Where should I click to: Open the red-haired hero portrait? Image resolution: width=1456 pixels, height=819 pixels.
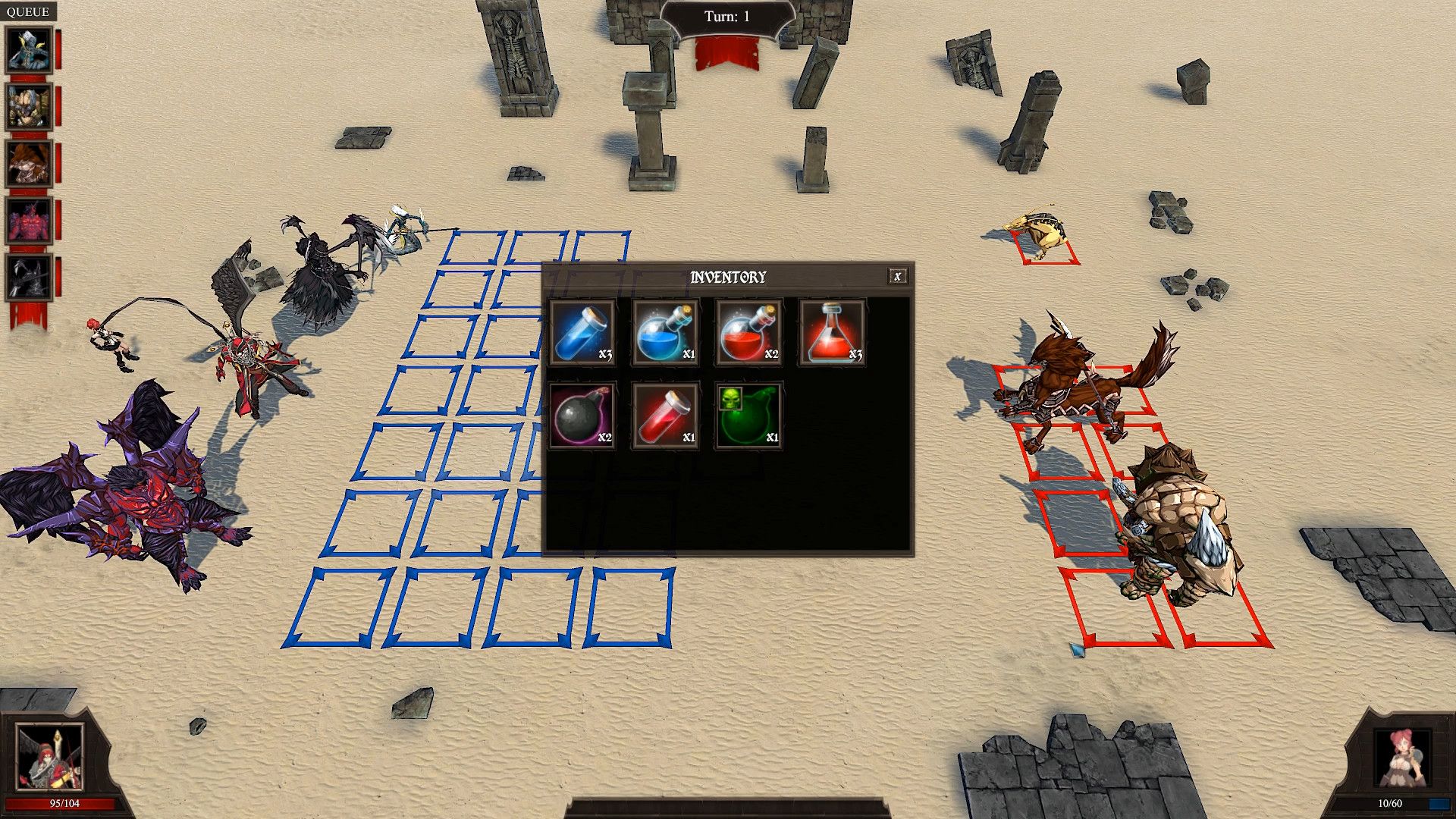coord(49,757)
